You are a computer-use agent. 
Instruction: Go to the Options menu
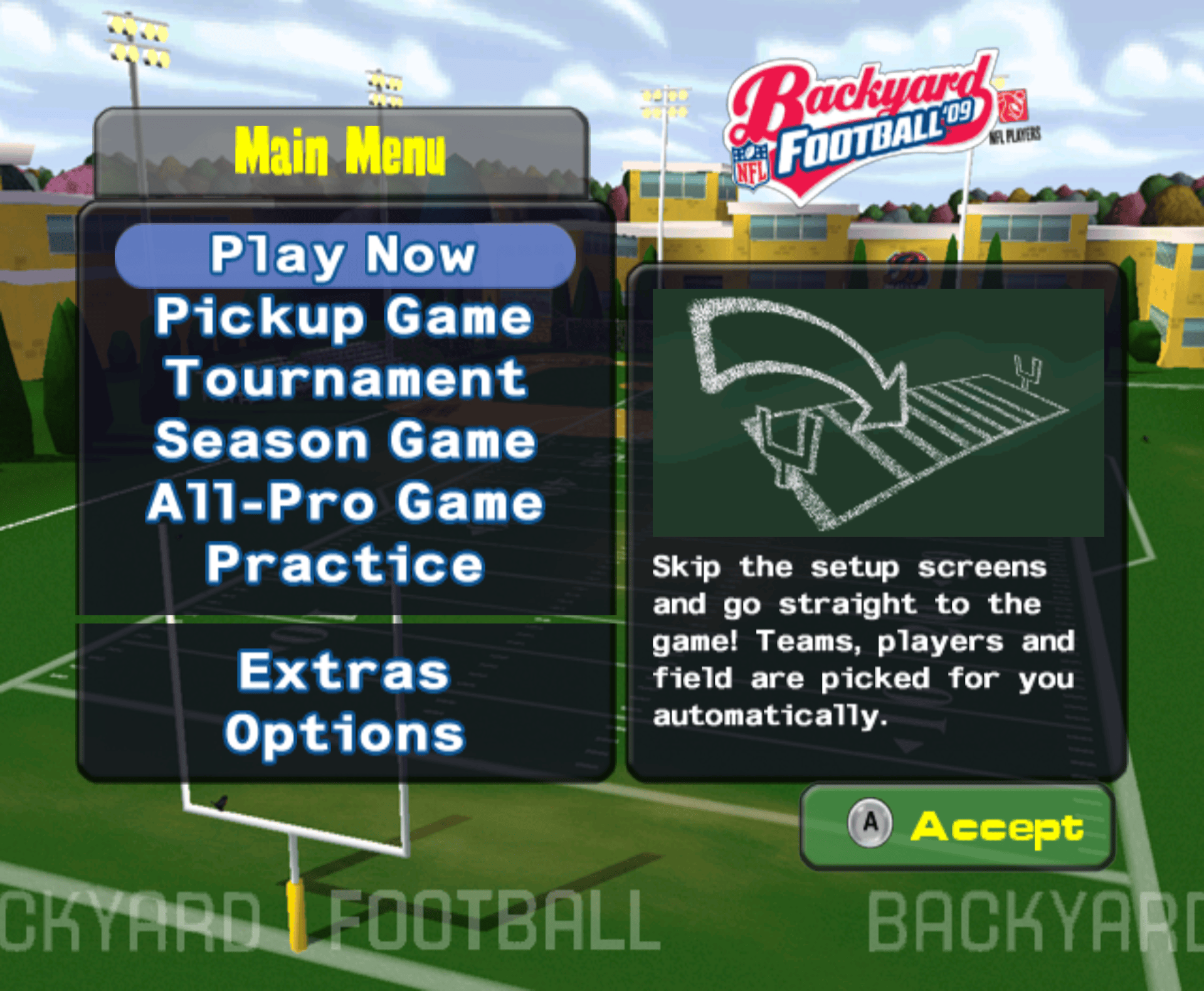click(345, 733)
